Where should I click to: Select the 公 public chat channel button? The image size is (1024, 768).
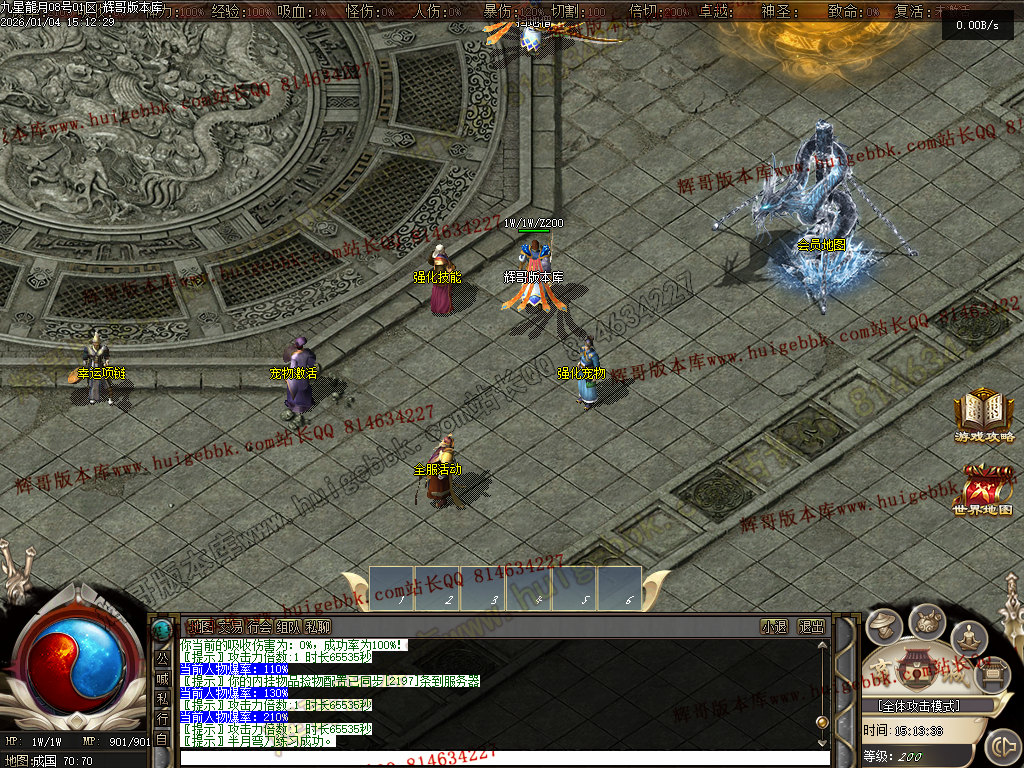tap(162, 659)
